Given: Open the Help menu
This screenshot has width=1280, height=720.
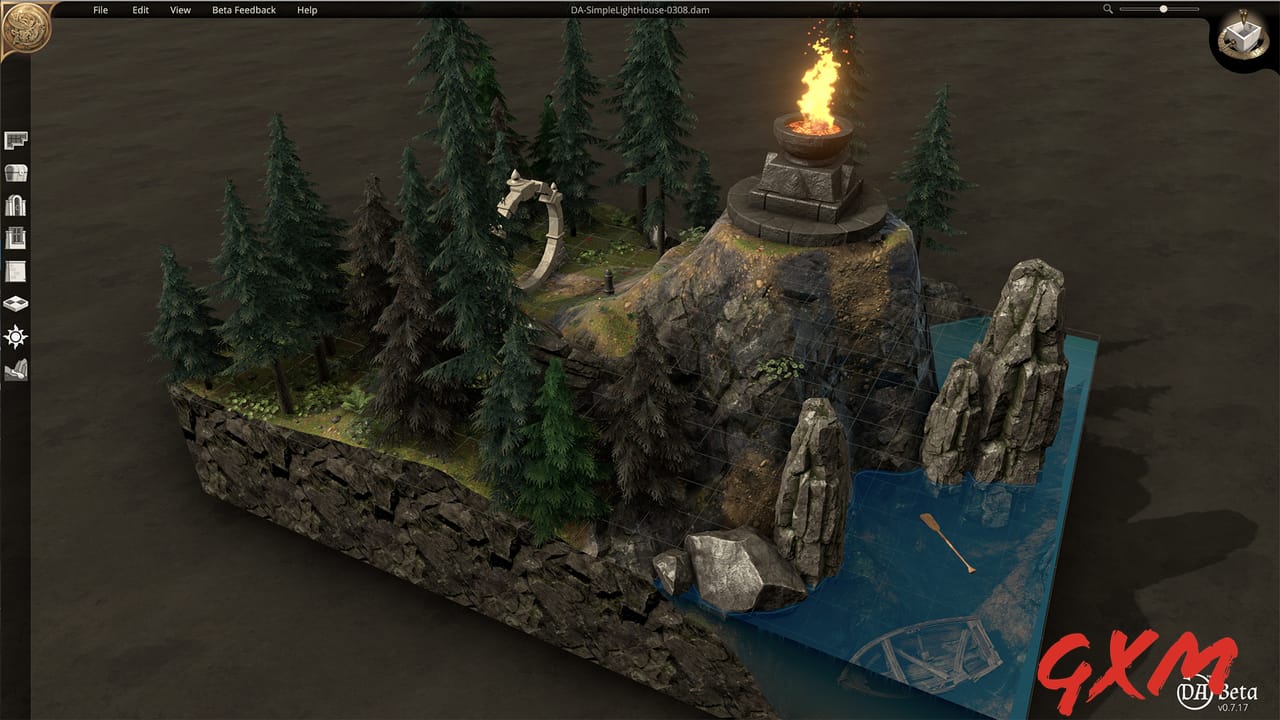Looking at the screenshot, I should 306,9.
